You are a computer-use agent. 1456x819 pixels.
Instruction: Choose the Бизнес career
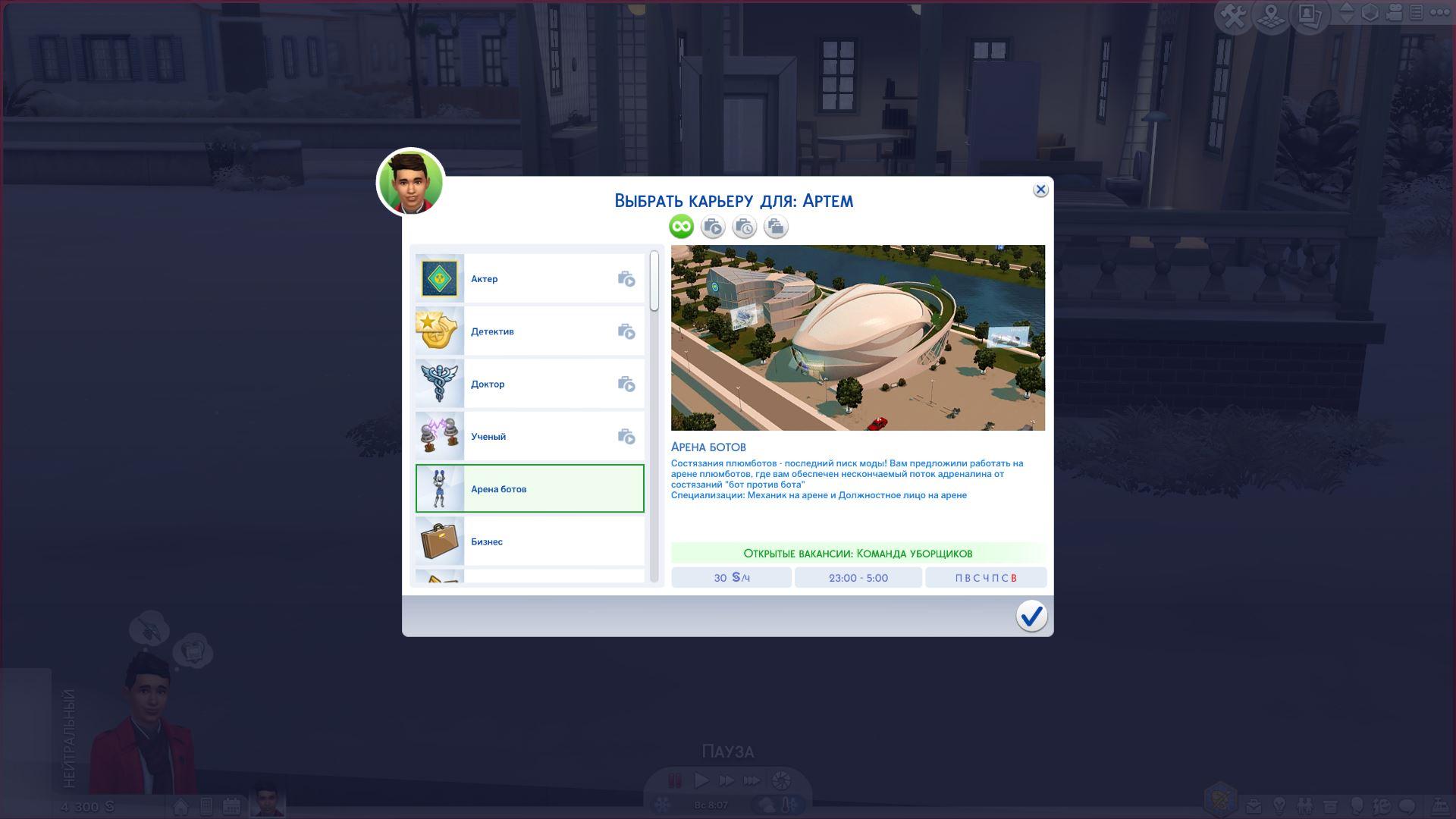tap(529, 541)
